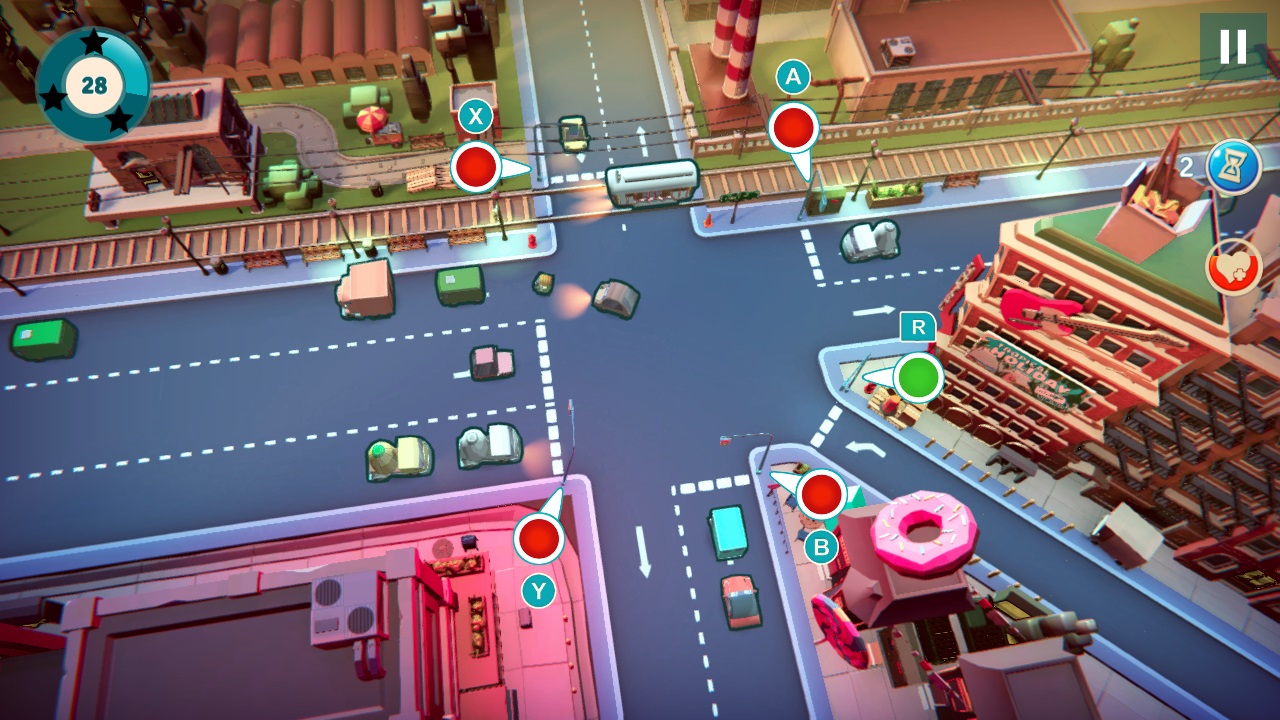This screenshot has width=1280, height=720.
Task: Click the tram crossing the railway tracks
Action: coord(650,185)
